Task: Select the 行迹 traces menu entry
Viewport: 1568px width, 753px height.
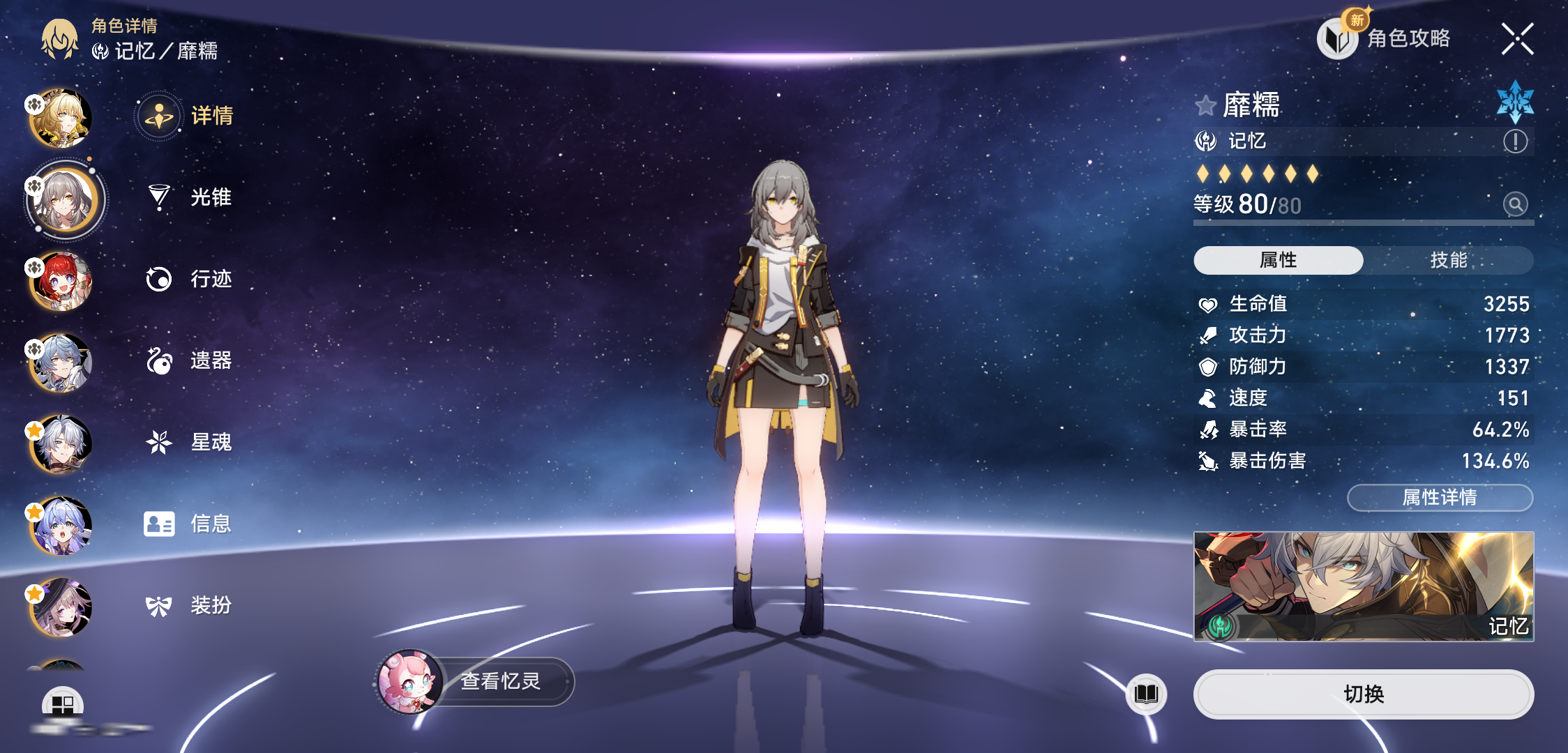Action: 190,279
